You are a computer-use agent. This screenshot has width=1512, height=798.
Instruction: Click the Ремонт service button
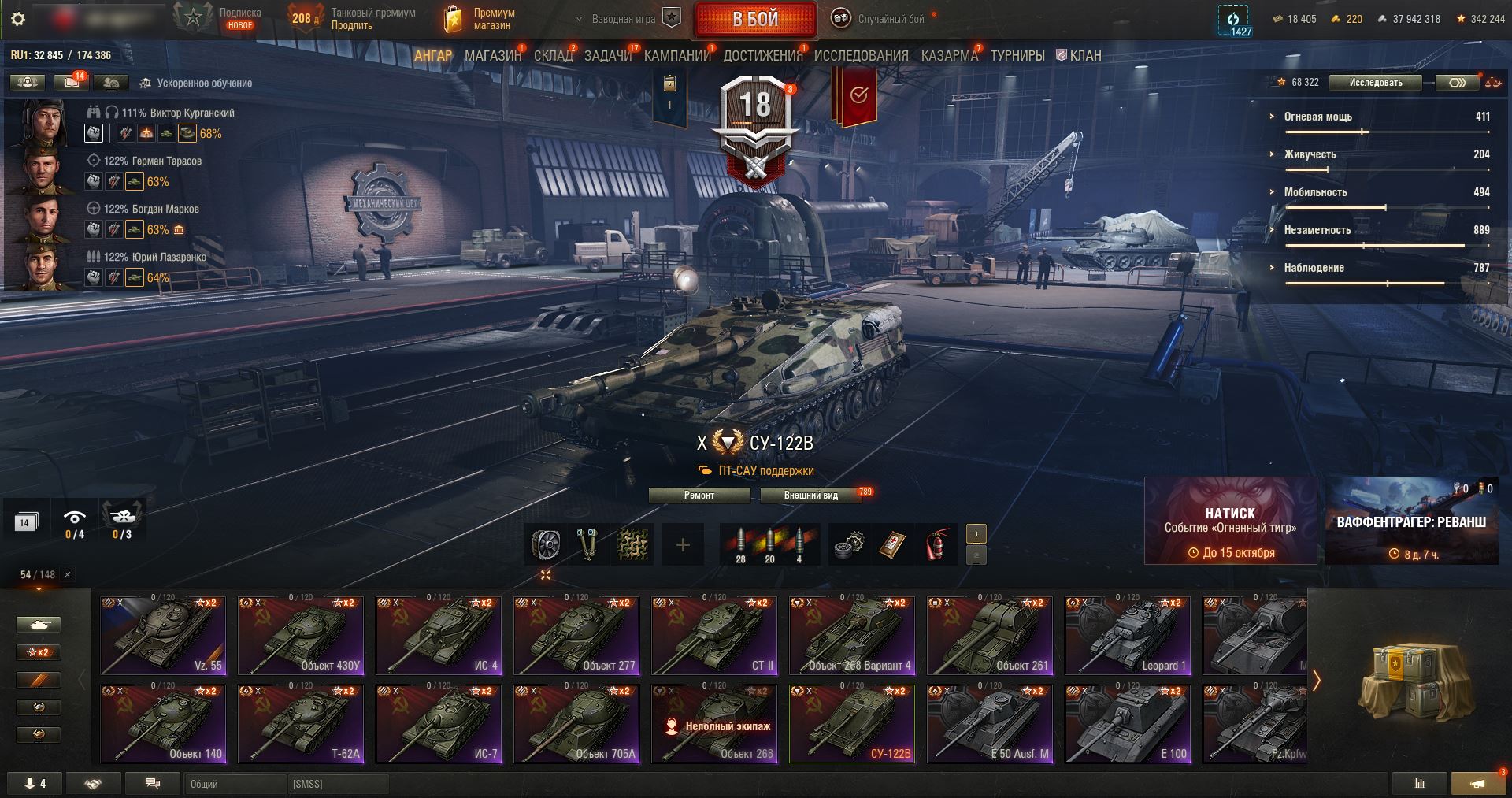point(699,496)
